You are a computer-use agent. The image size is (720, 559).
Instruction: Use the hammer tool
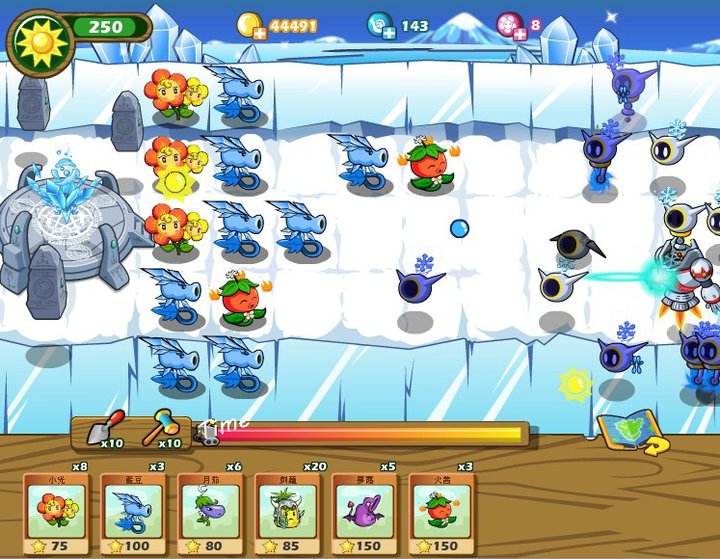pyautogui.click(x=160, y=431)
